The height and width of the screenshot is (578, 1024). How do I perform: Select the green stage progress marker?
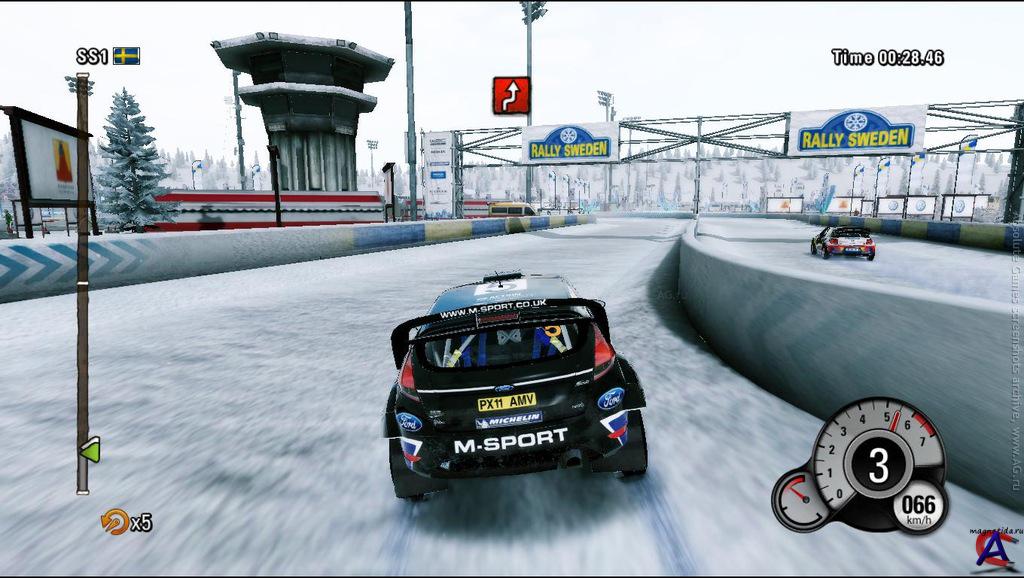click(90, 450)
